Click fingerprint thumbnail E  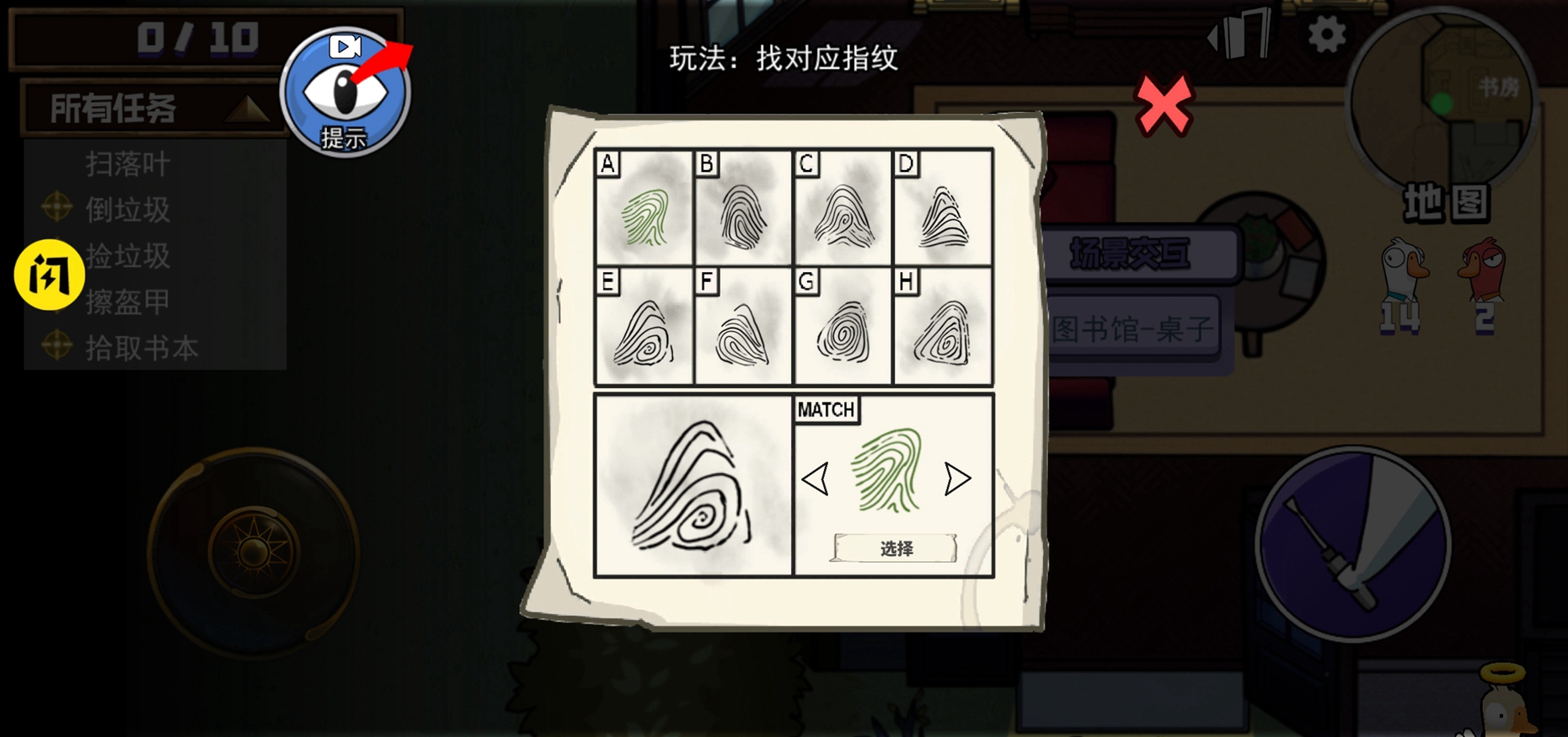pos(645,331)
